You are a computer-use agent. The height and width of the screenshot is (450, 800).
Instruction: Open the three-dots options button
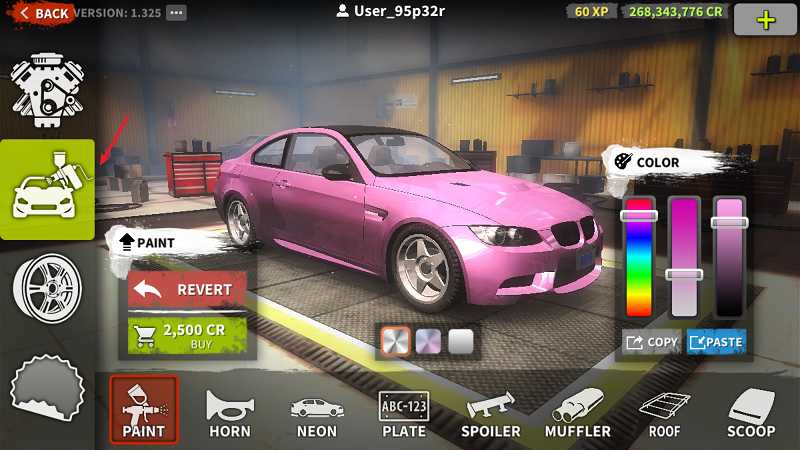point(176,13)
